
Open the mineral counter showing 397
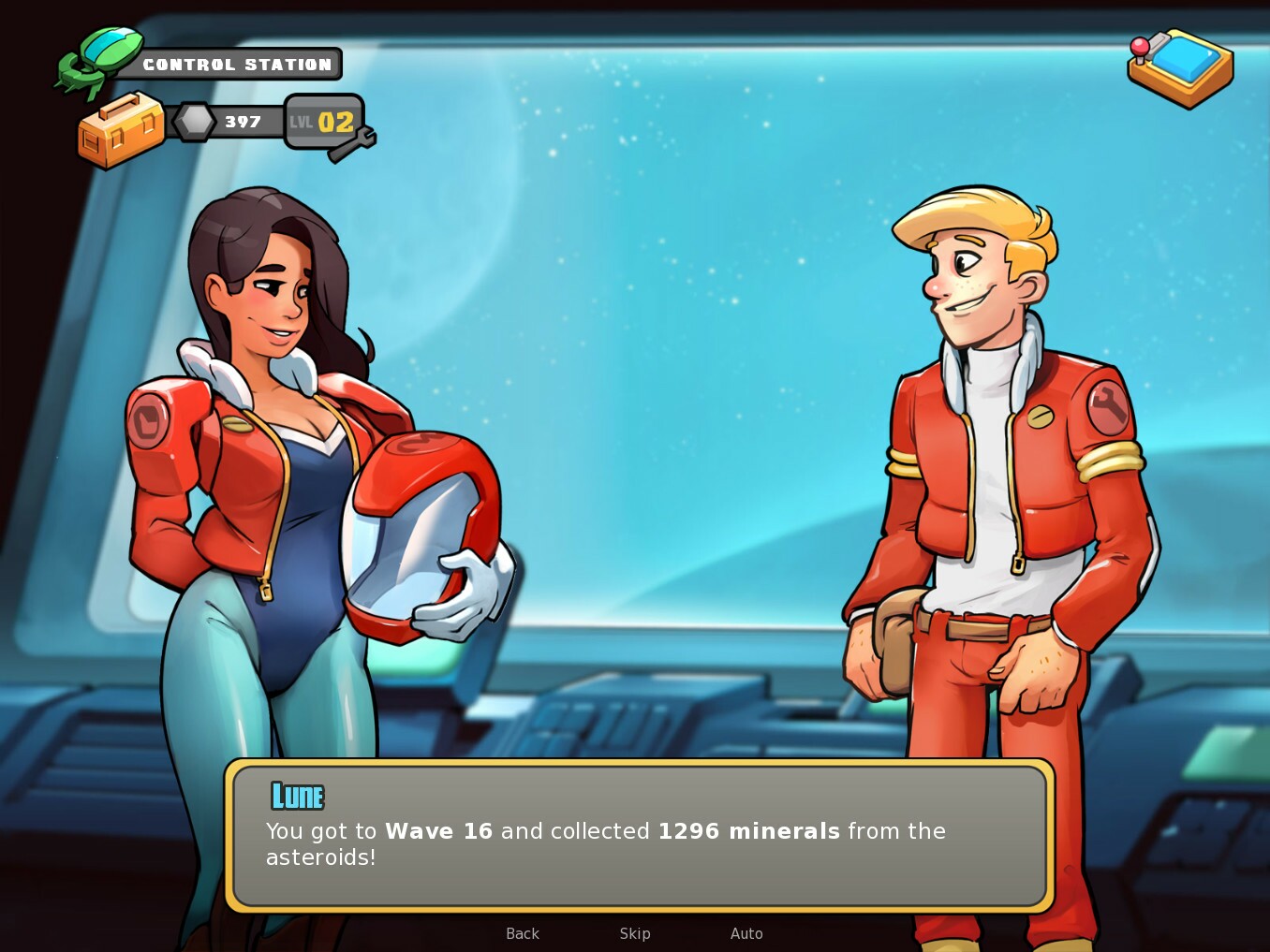(242, 121)
